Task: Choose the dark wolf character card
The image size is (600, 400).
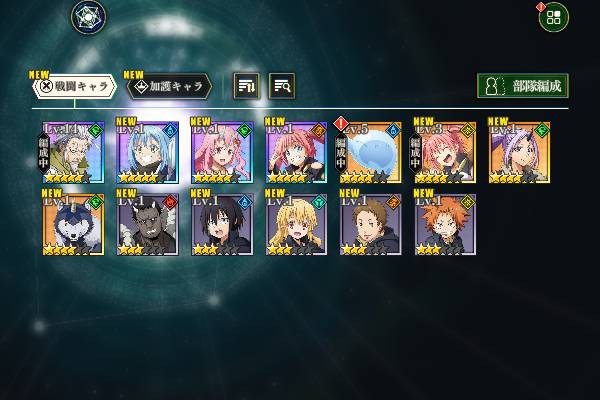Action: pos(73,224)
